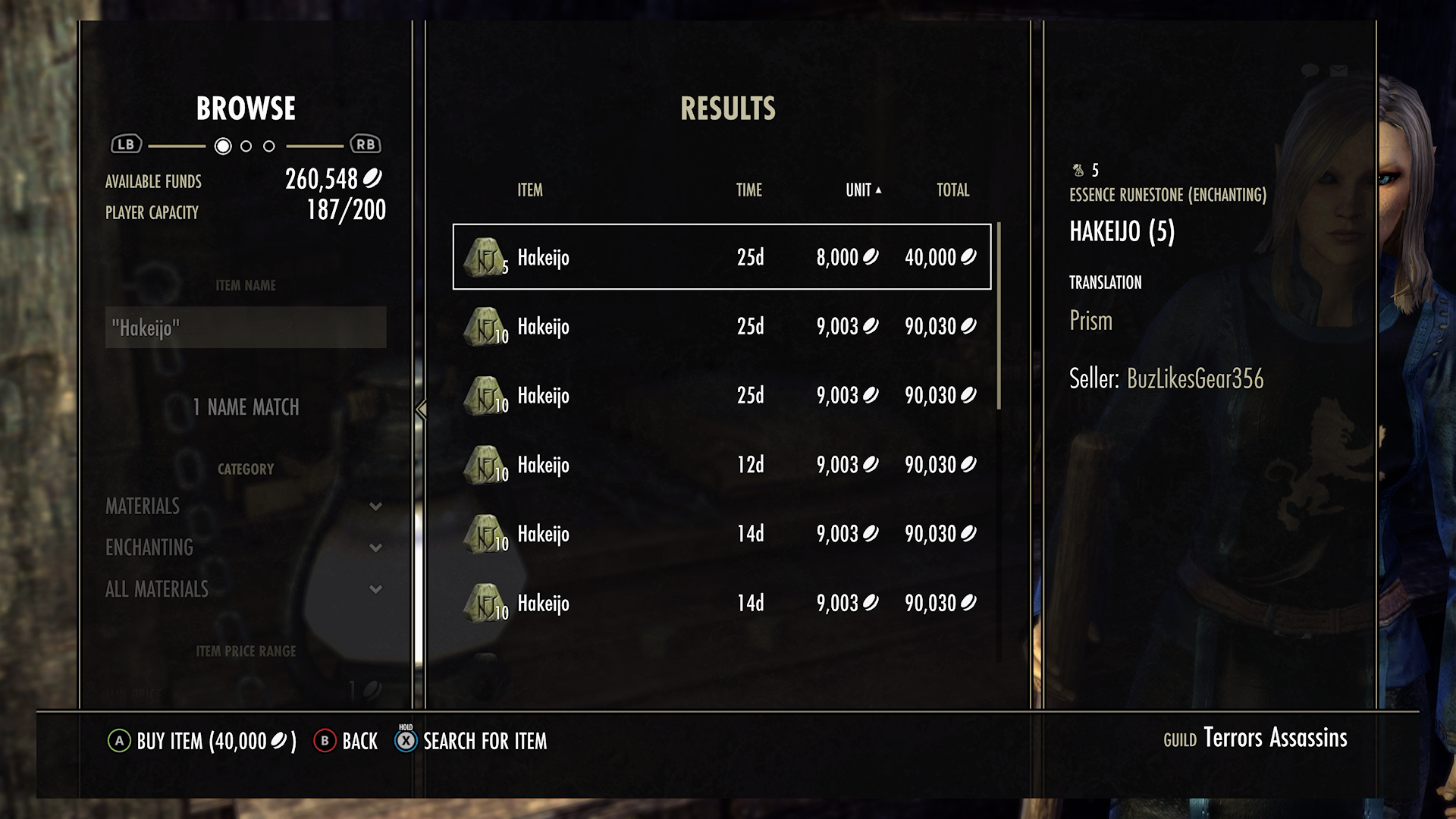Expand the All Materials dropdown

[374, 588]
